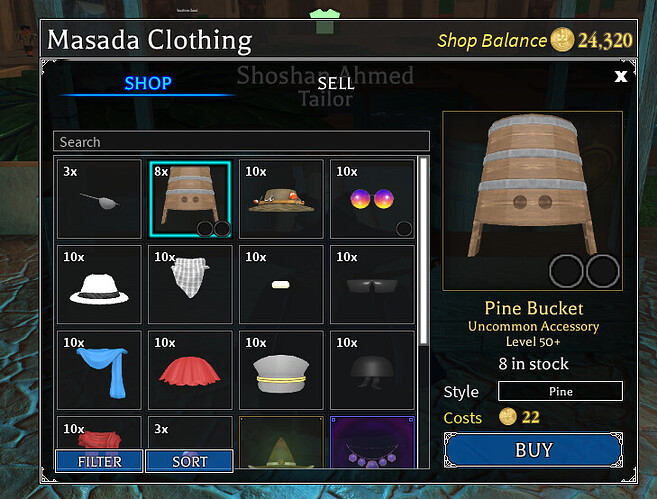Select the eyepatch item slot
Screen dimensions: 657x499
(x=99, y=199)
